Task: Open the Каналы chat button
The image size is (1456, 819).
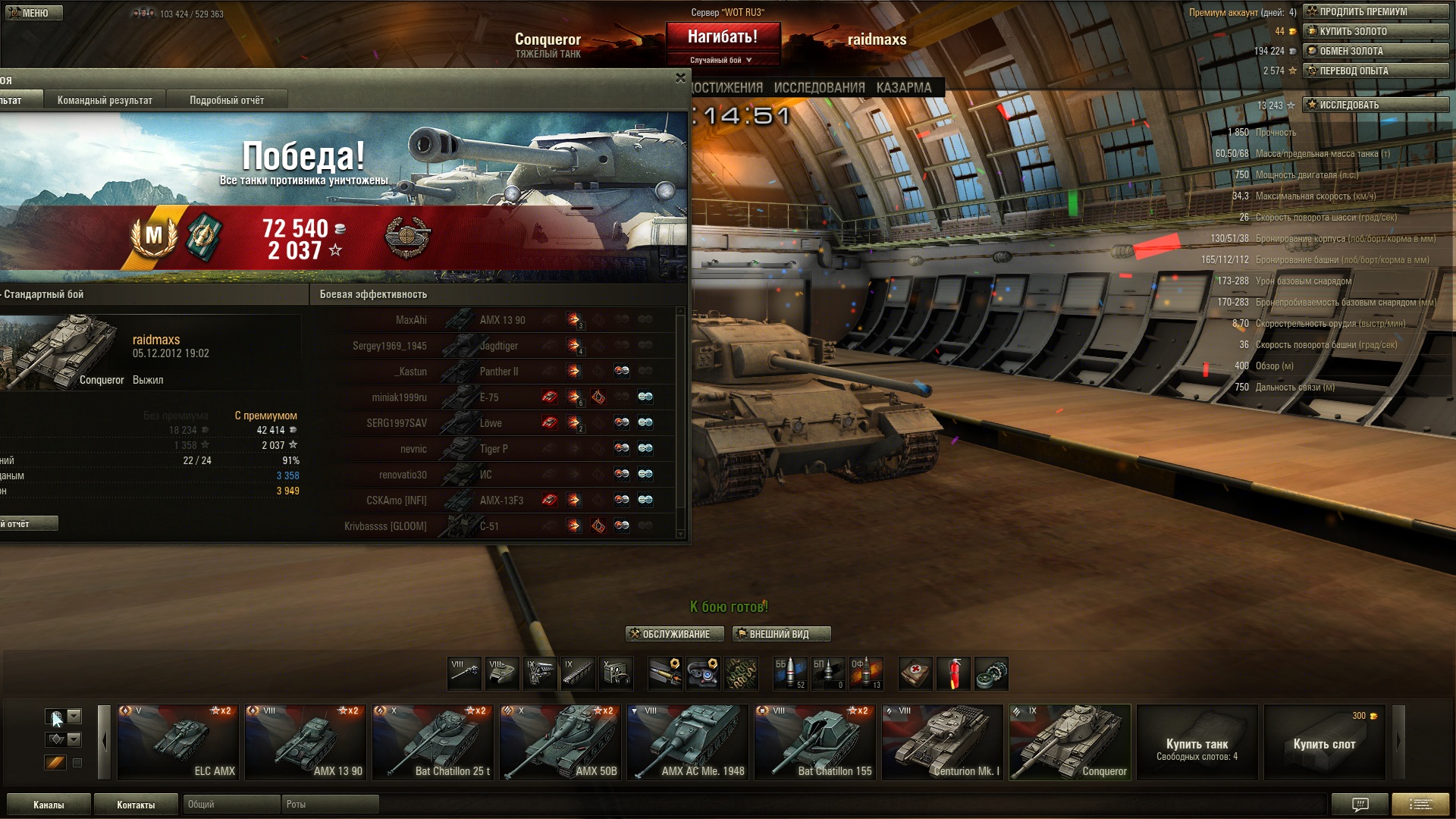Action: [x=49, y=805]
